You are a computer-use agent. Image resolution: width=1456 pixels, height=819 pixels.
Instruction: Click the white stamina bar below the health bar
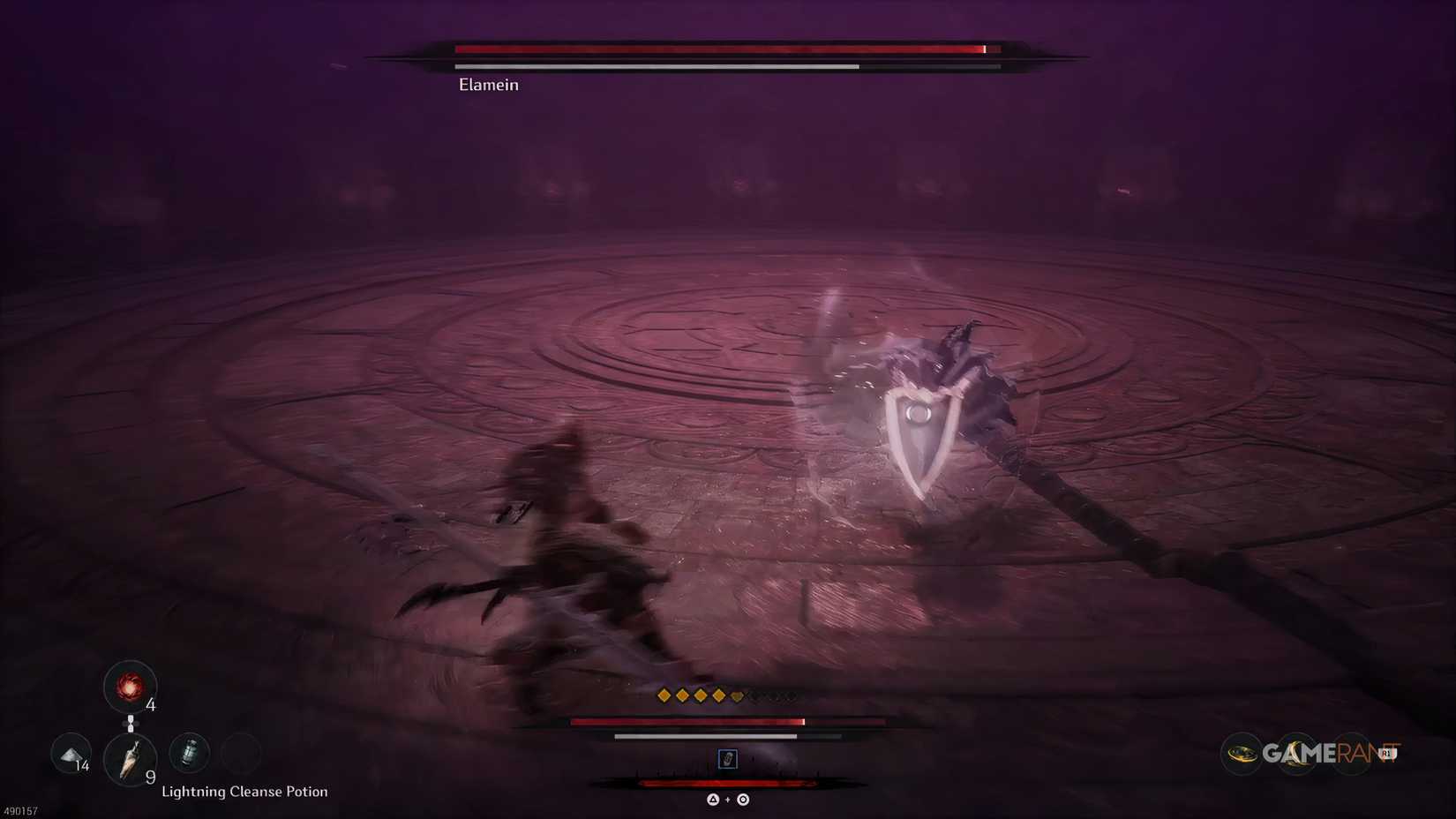tap(705, 736)
